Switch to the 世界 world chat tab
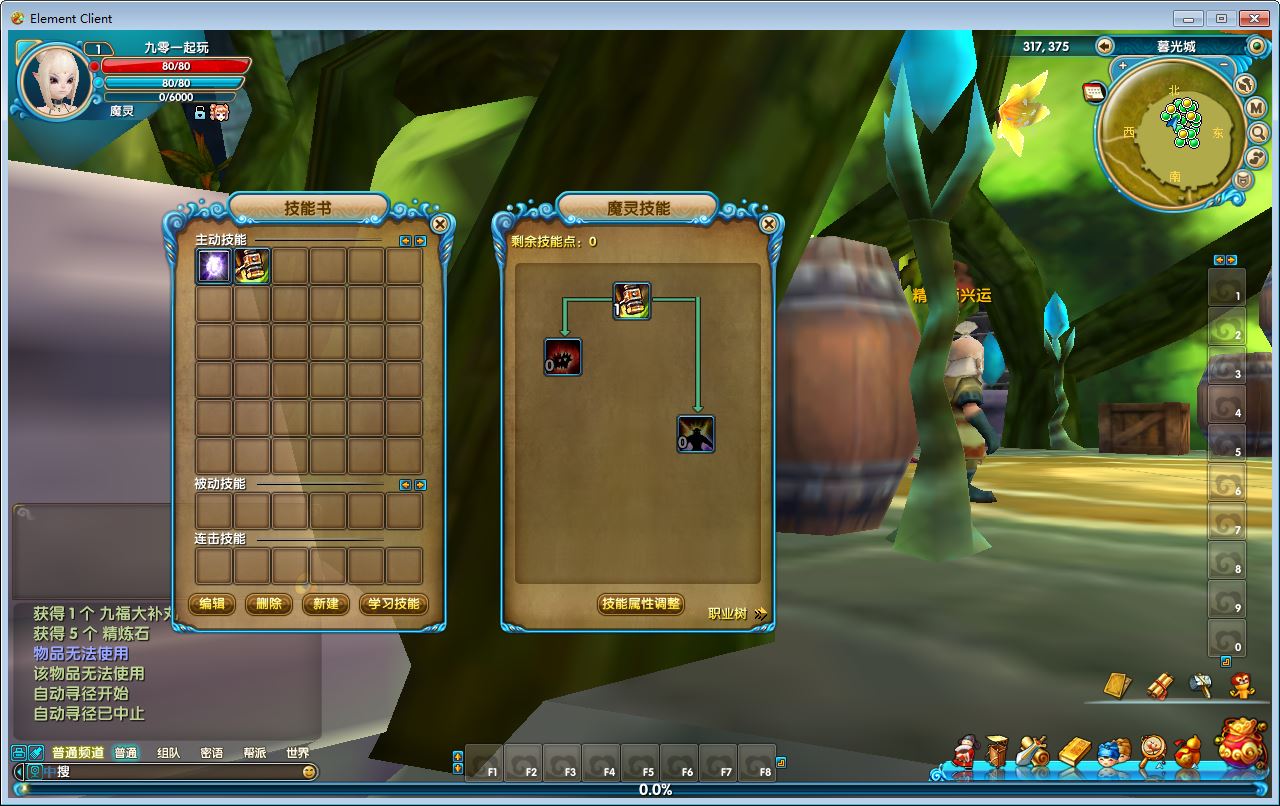This screenshot has height=806, width=1280. [297, 753]
